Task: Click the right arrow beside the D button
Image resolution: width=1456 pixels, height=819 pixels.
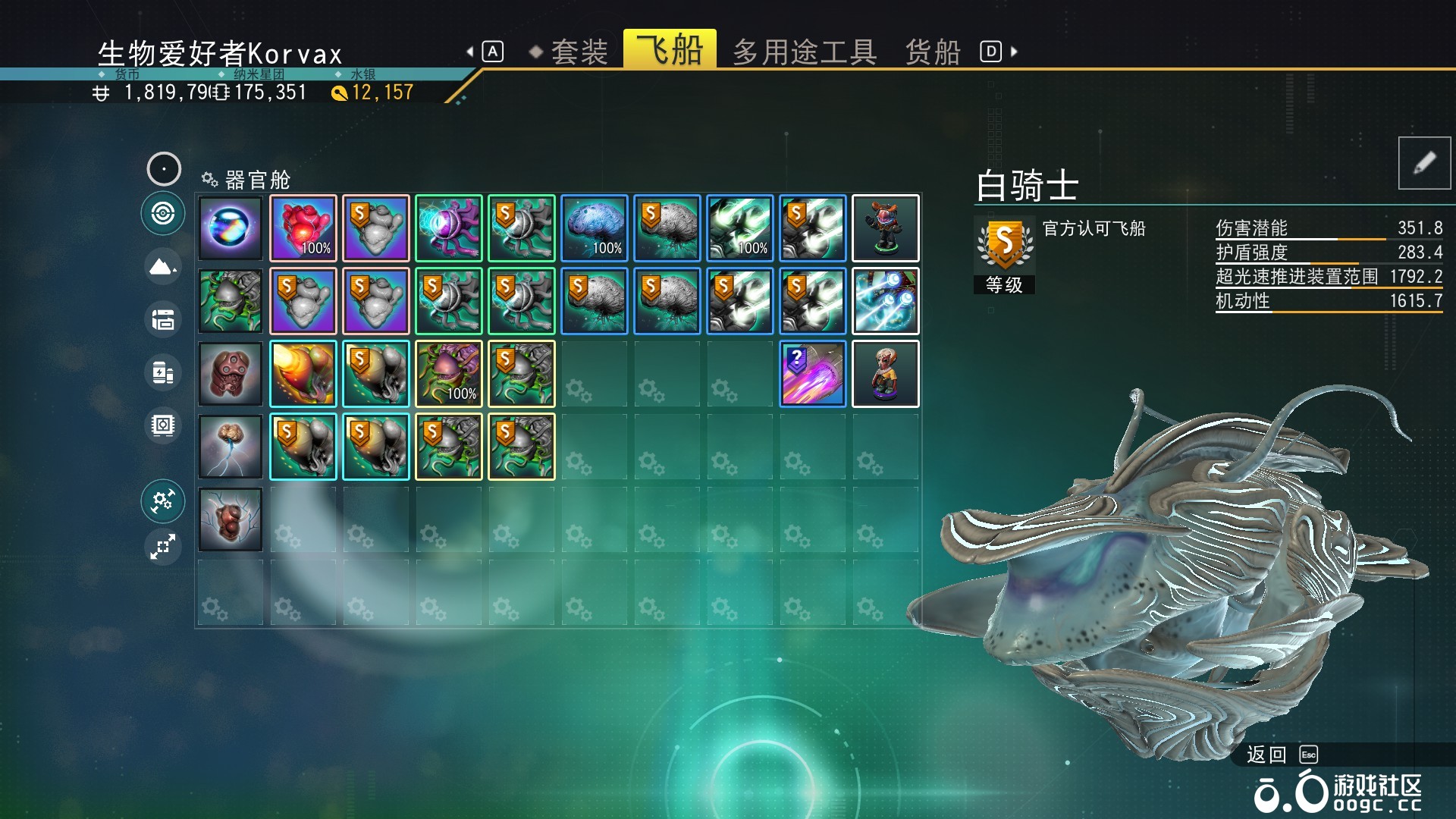Action: [1013, 51]
